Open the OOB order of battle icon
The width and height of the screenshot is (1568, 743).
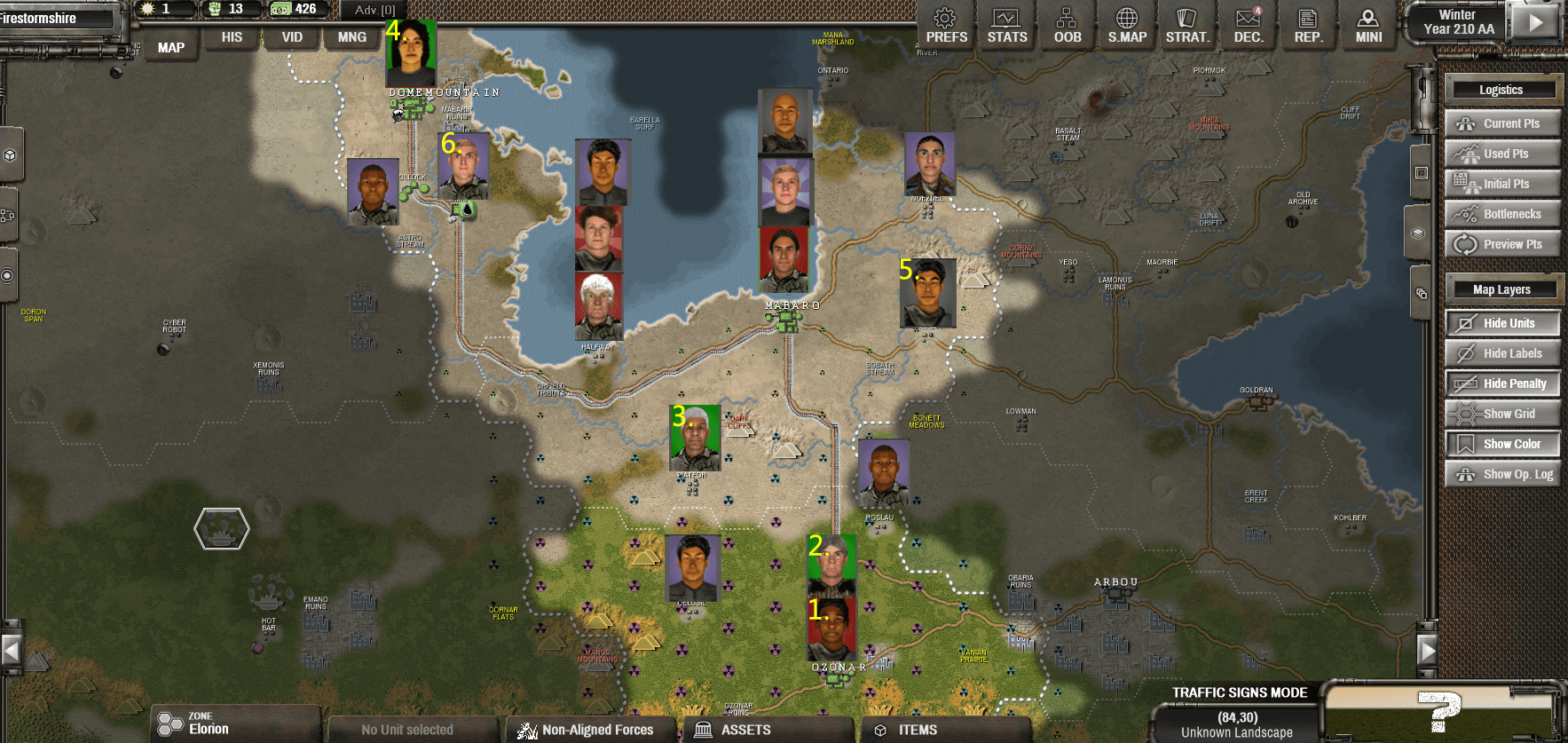point(1065,24)
